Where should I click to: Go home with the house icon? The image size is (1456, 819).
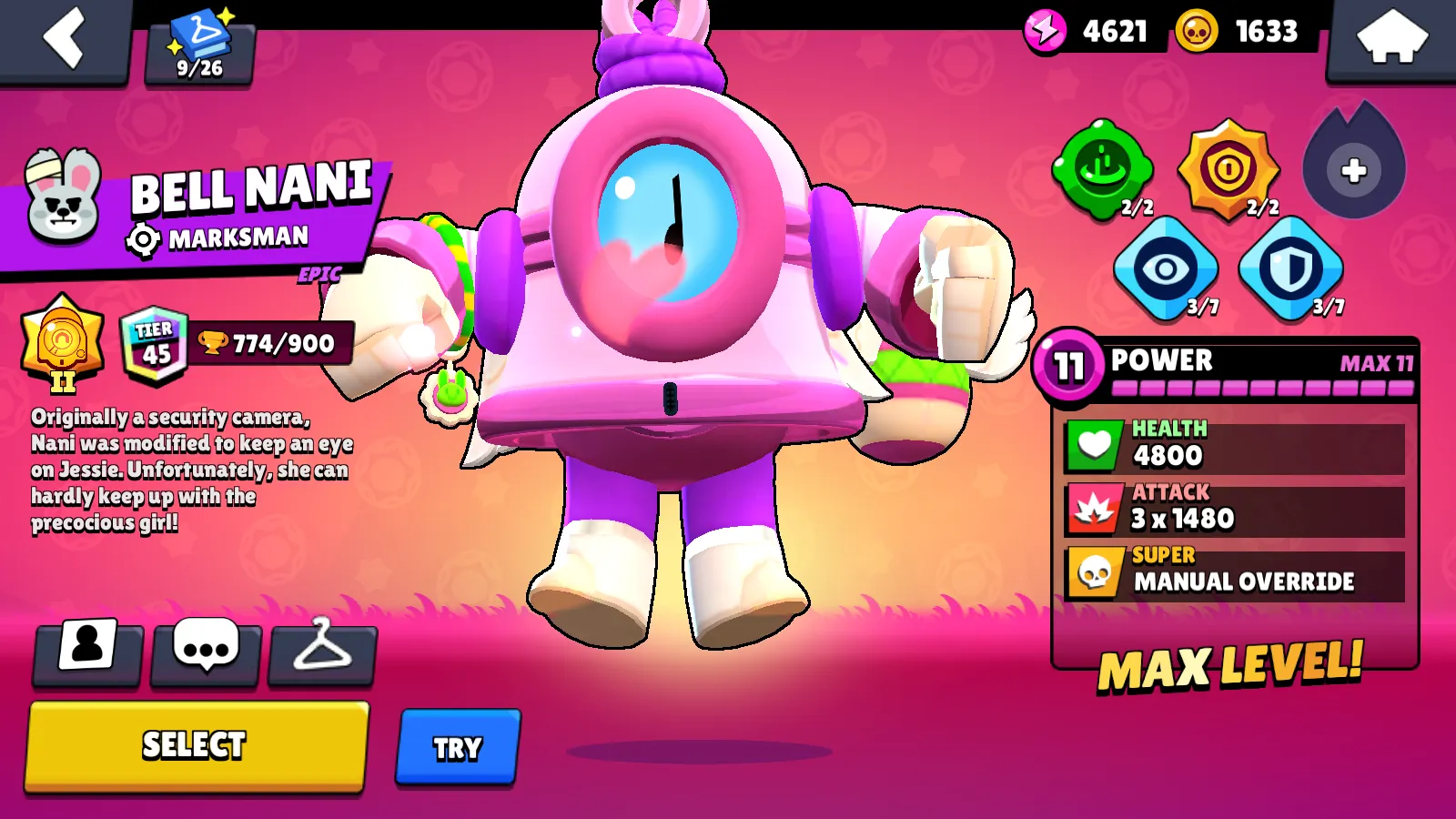coord(1390,38)
